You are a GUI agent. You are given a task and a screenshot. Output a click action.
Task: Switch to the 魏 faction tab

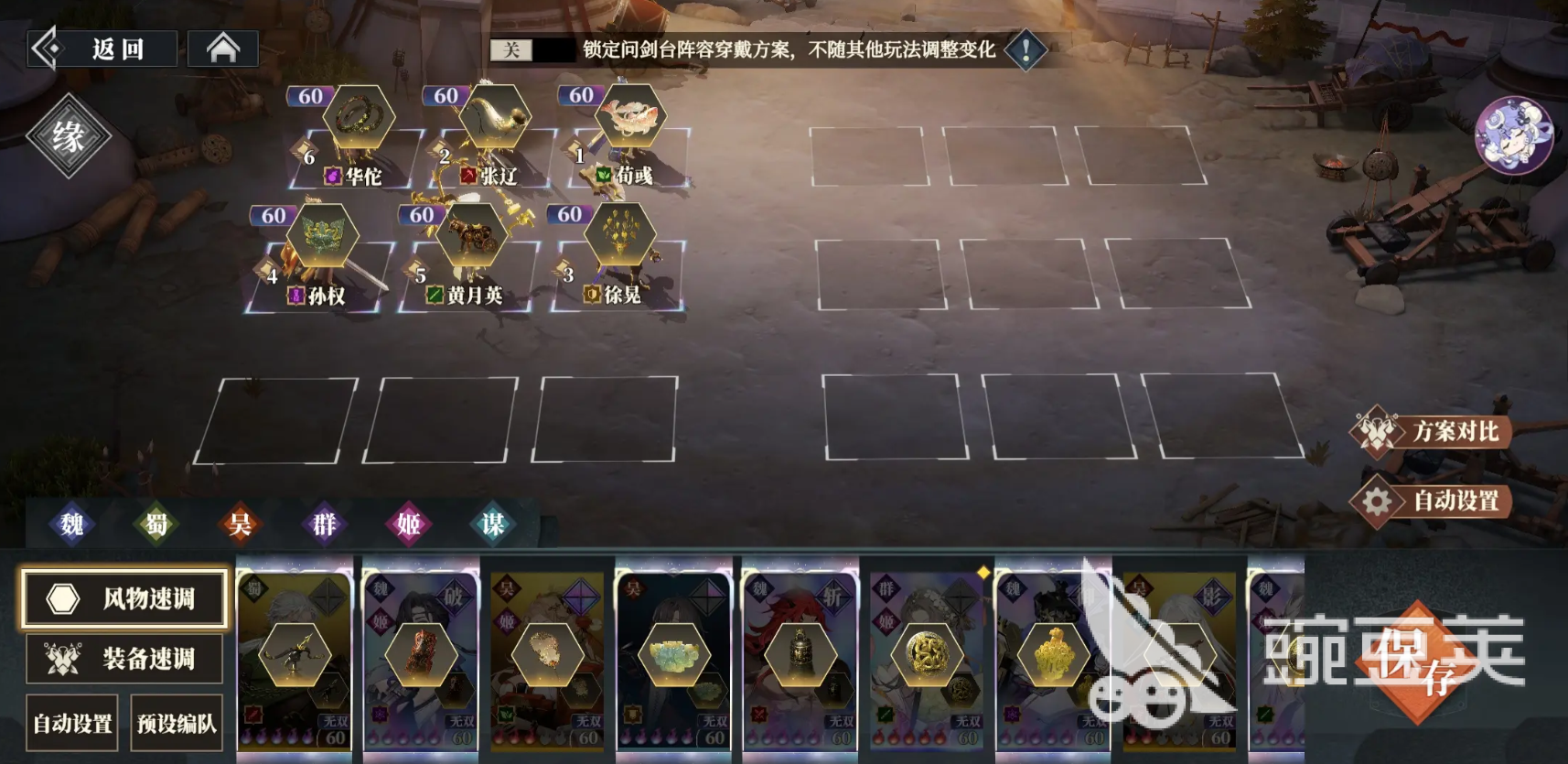point(73,525)
